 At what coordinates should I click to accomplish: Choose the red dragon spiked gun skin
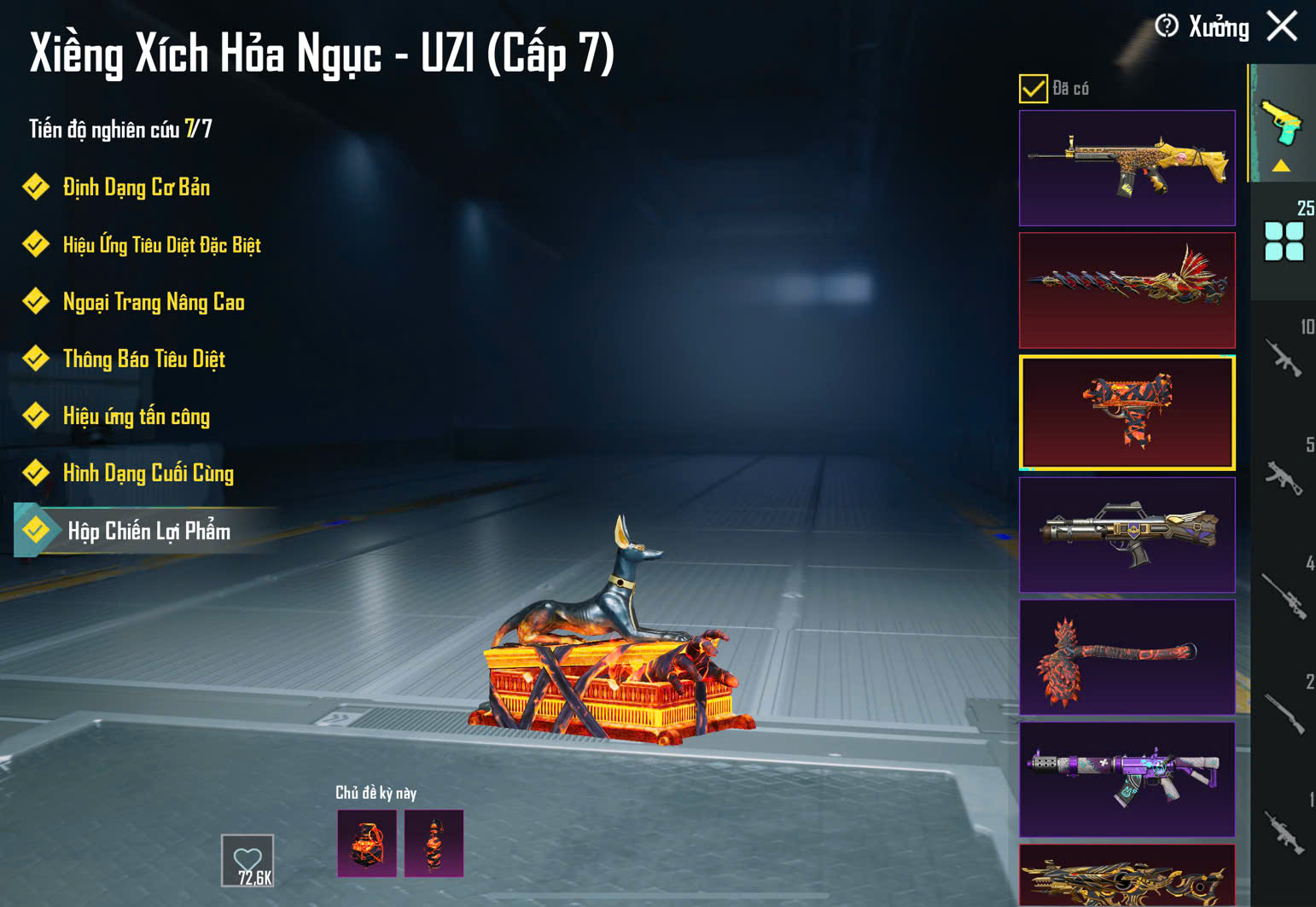1127,290
